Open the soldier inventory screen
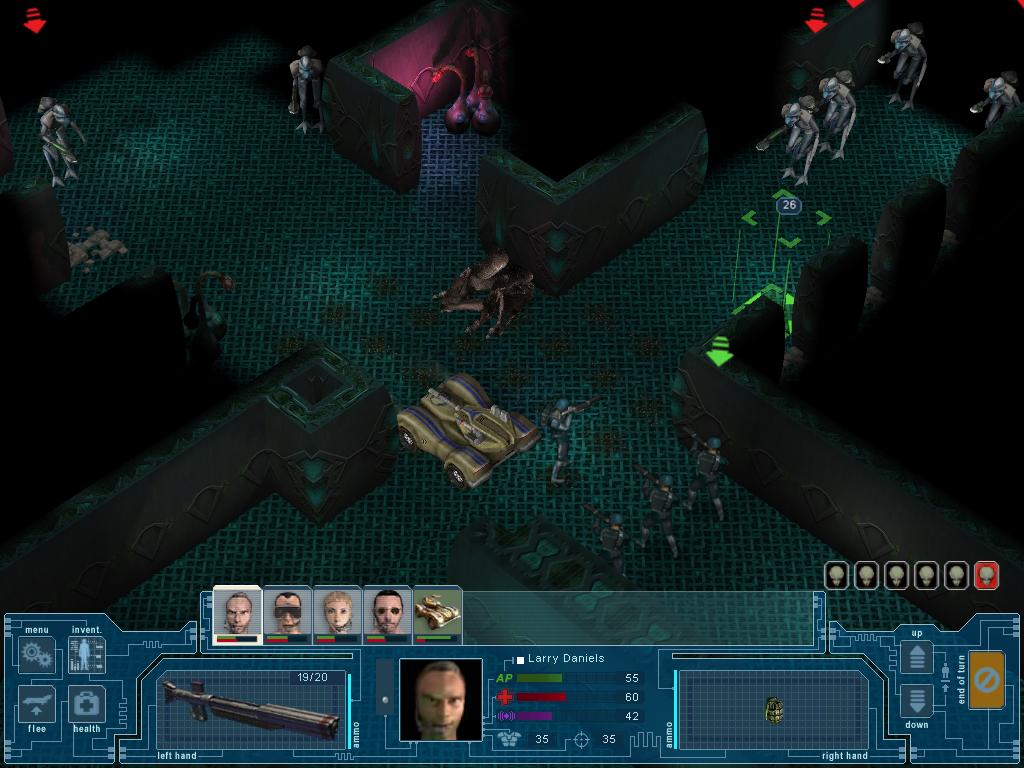 [x=86, y=655]
